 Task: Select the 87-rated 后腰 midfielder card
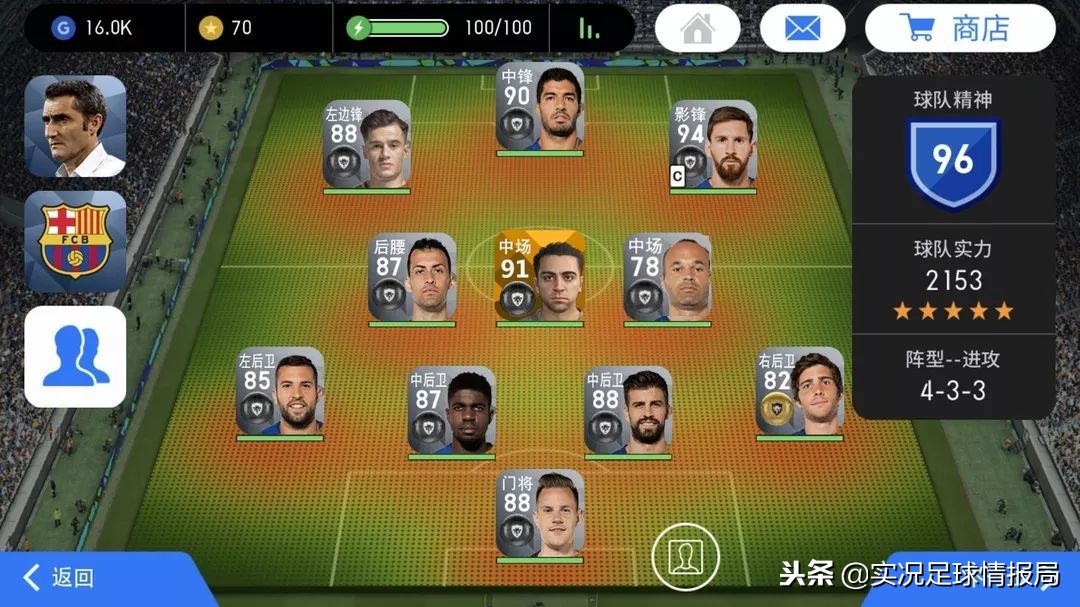(x=412, y=278)
